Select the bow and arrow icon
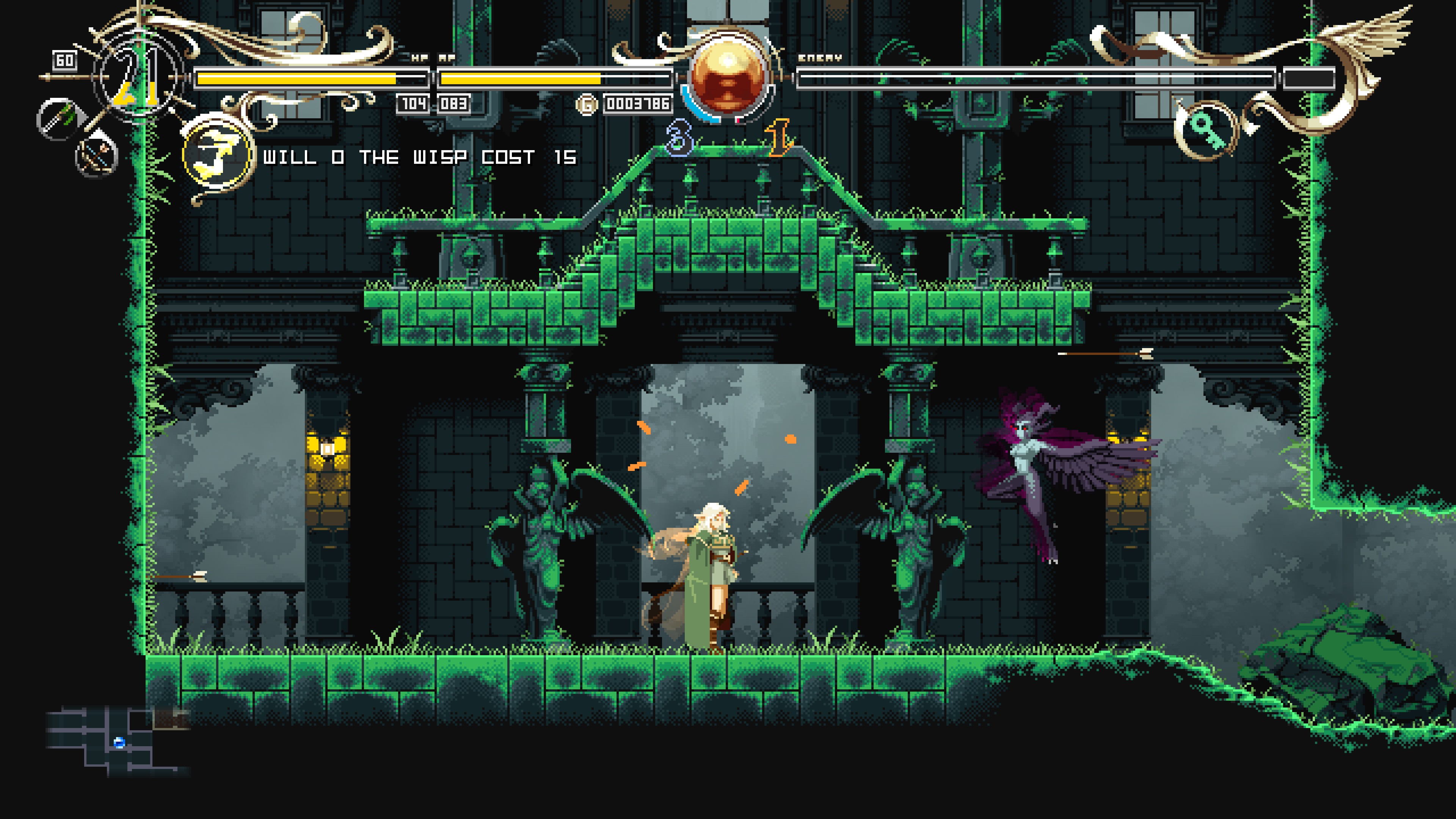 pos(97,154)
